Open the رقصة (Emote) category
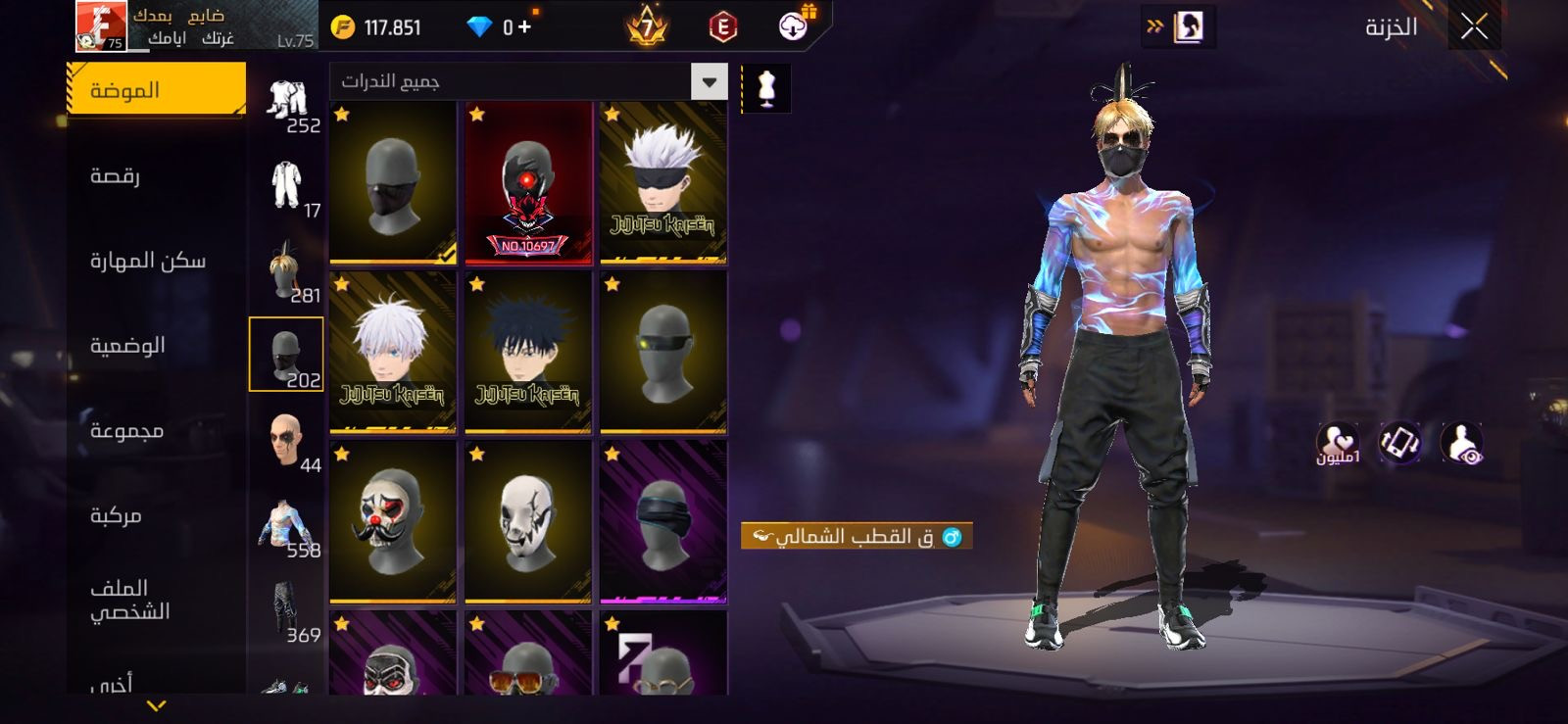Viewport: 1568px width, 724px height. coord(116,176)
